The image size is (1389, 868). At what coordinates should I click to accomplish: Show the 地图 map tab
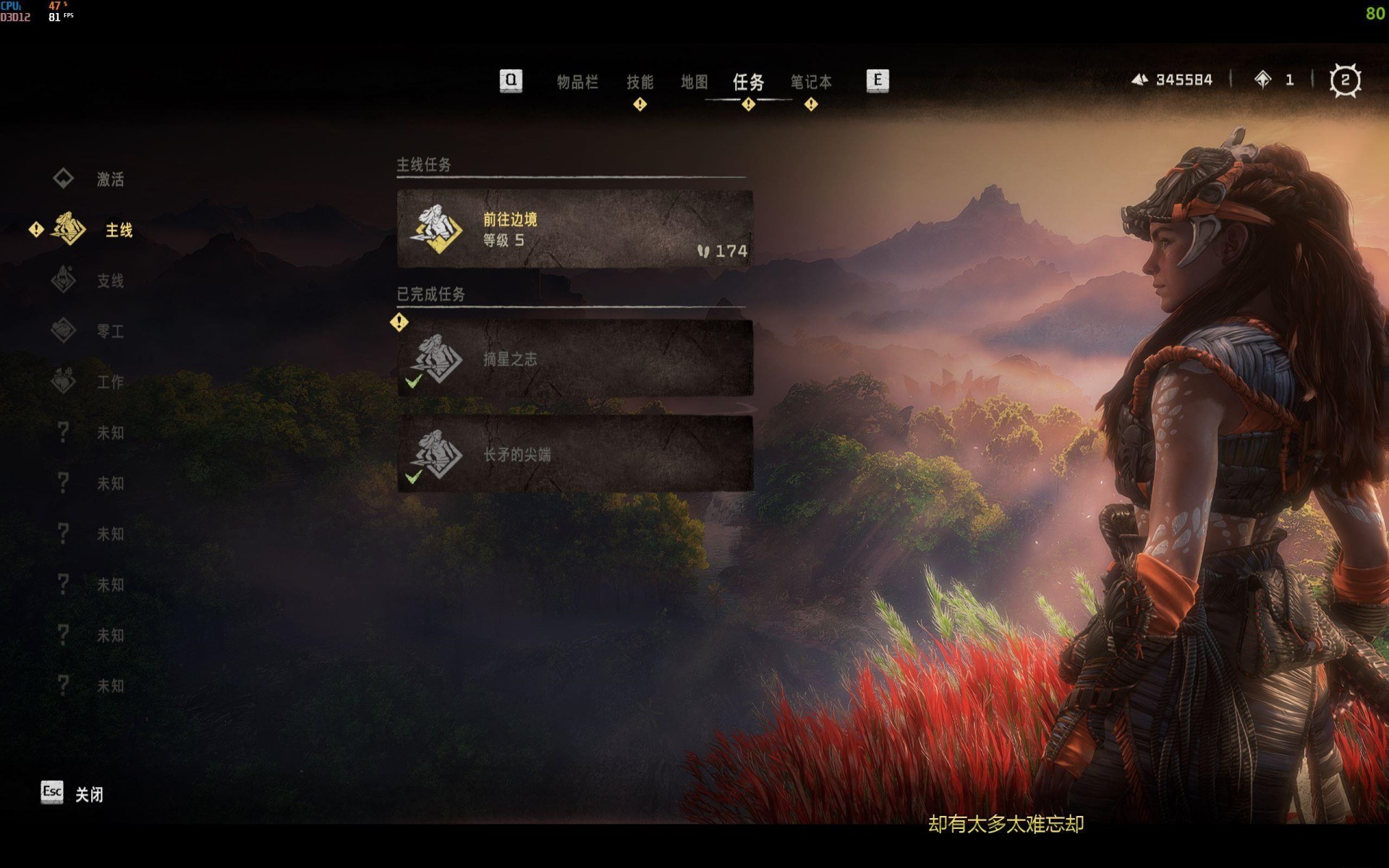click(x=694, y=82)
